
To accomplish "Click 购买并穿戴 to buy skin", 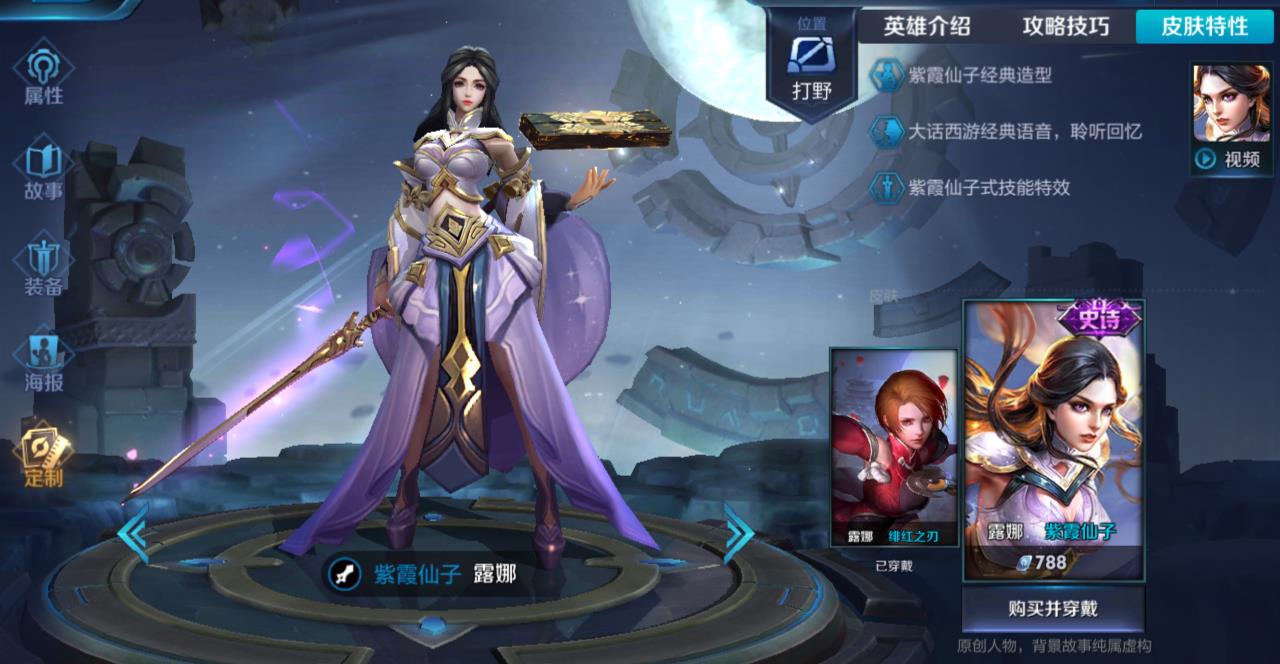I will click(1053, 608).
